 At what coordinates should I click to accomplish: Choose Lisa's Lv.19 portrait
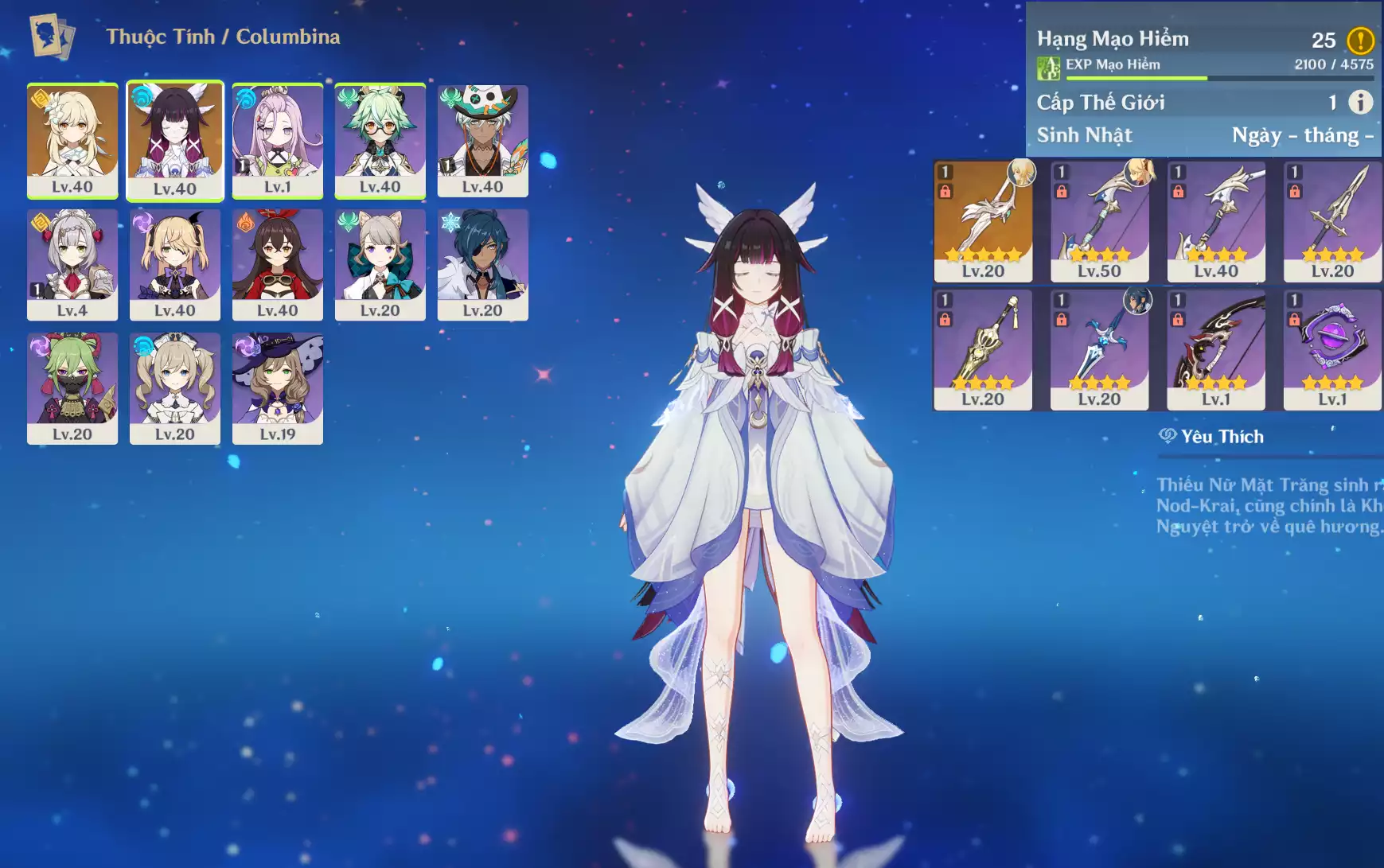(278, 387)
